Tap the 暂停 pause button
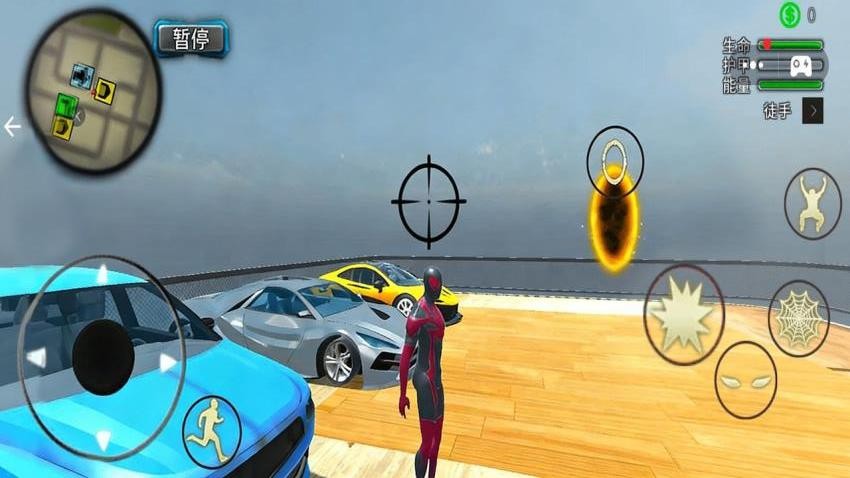Viewport: 850px width, 478px height. click(x=191, y=39)
